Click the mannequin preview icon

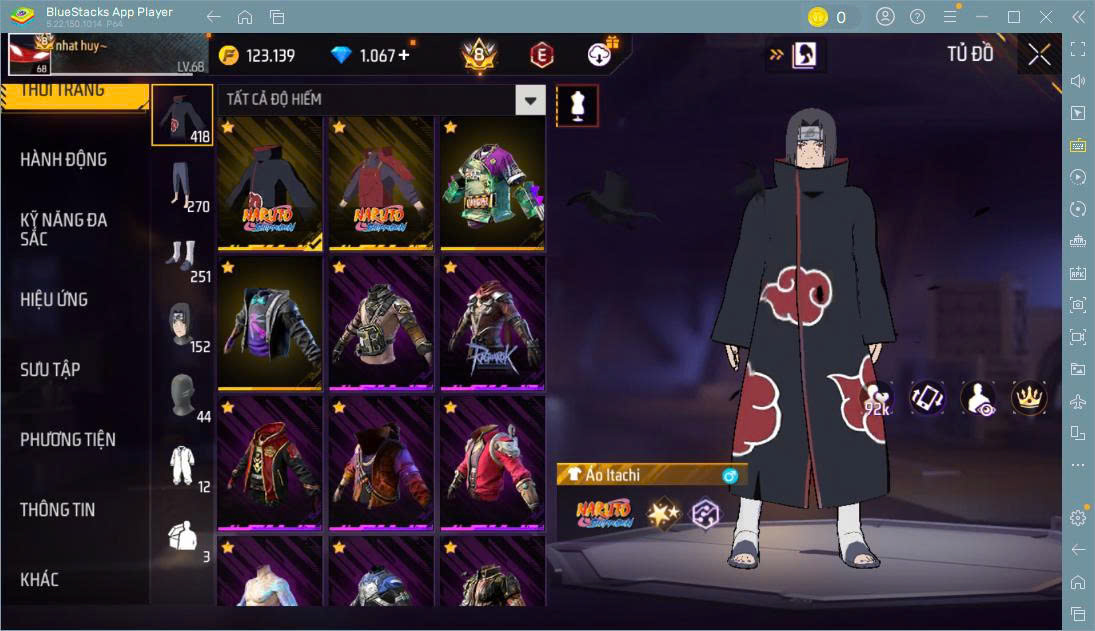pyautogui.click(x=577, y=105)
